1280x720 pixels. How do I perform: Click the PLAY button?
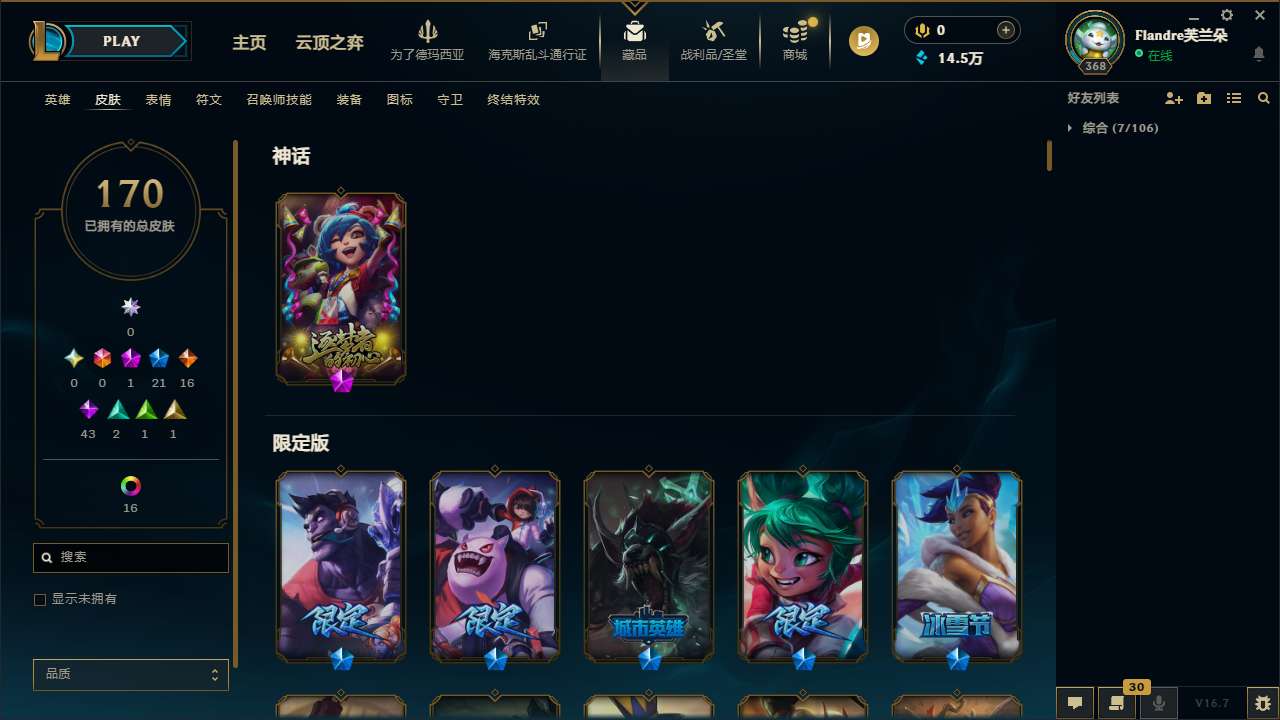point(121,41)
